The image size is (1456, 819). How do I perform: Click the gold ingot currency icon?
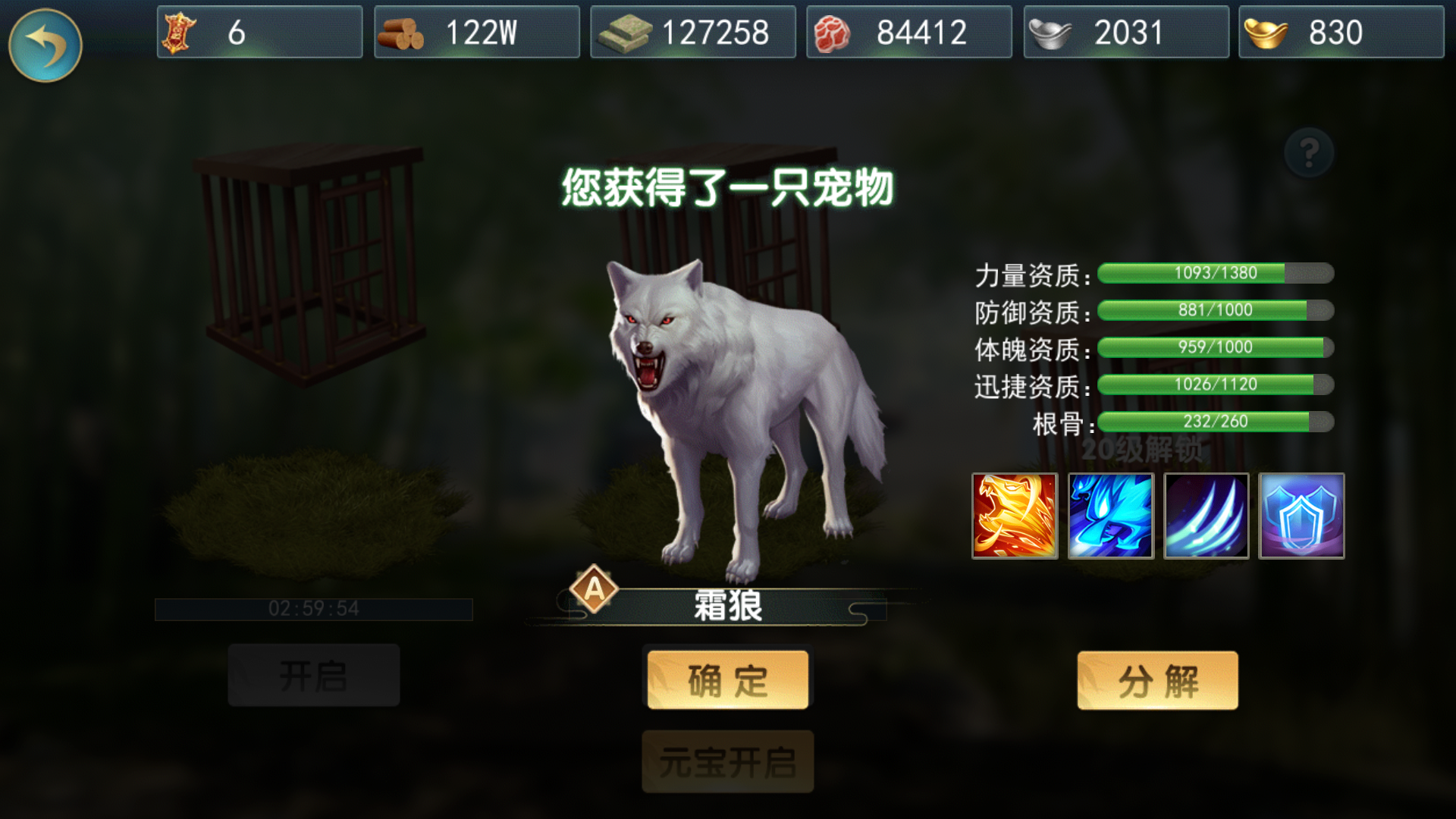pyautogui.click(x=1272, y=31)
